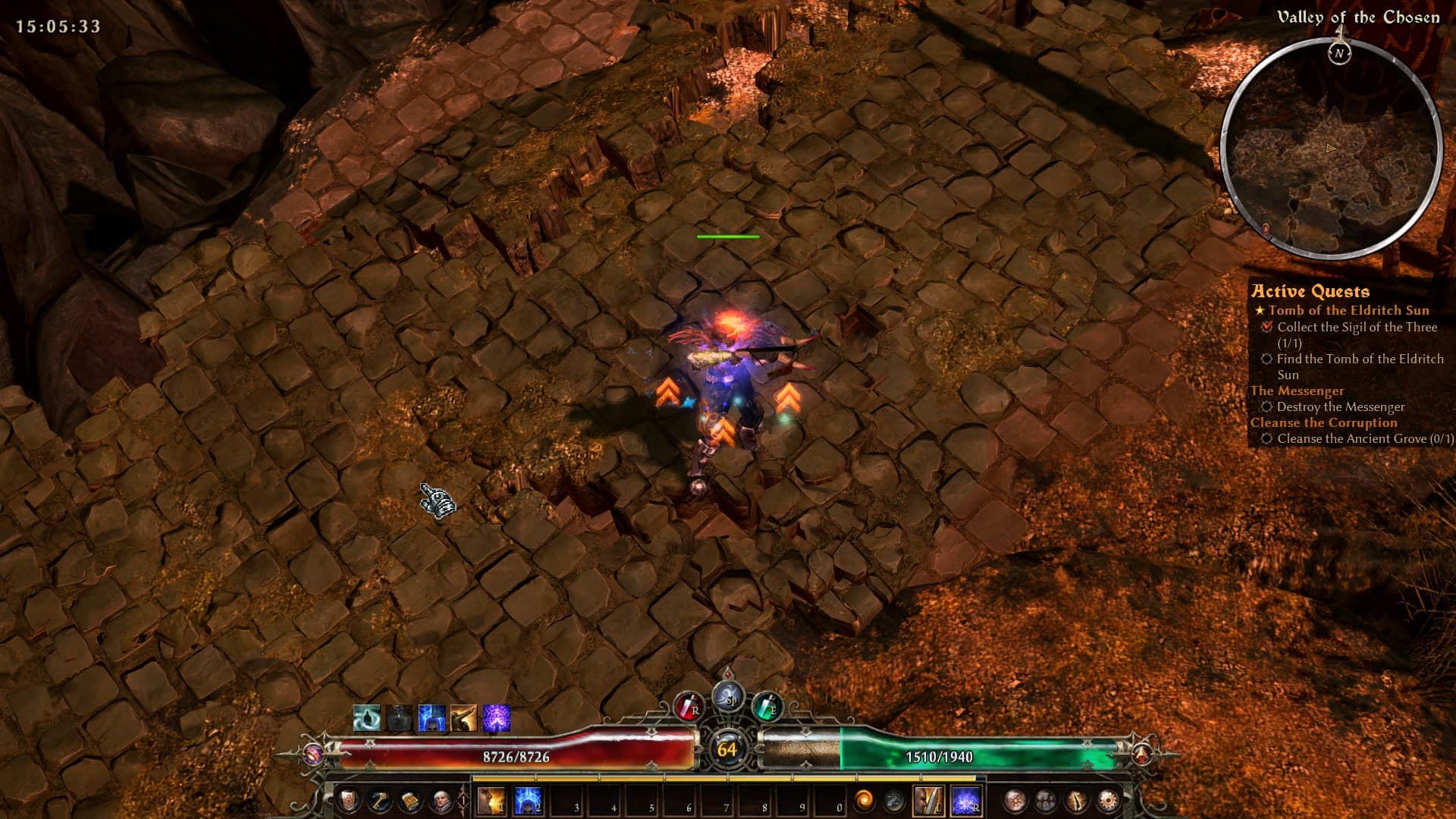The width and height of the screenshot is (1456, 819).
Task: Select the right mouse button purple skill
Action: (x=966, y=801)
